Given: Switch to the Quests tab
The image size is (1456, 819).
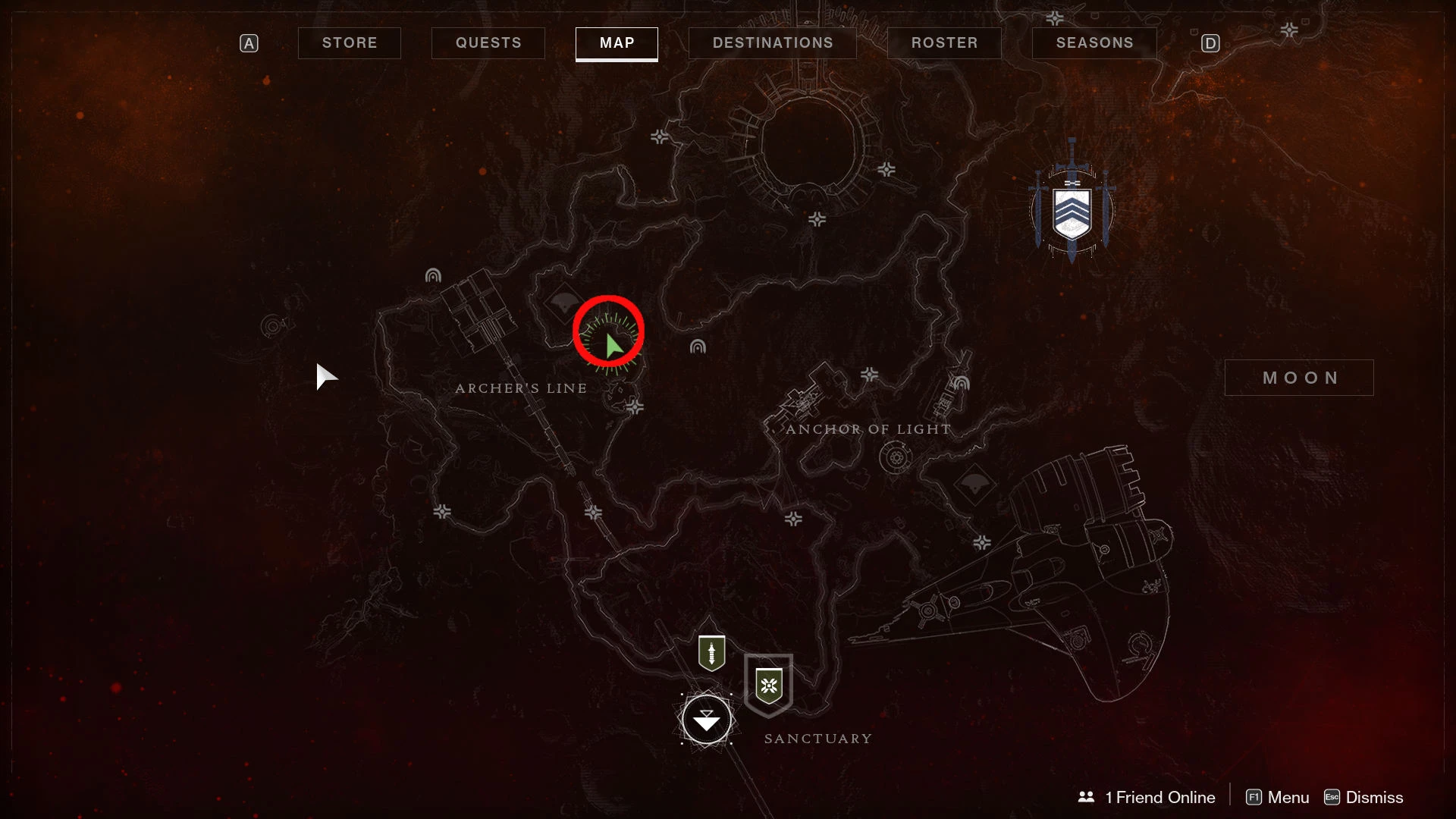Looking at the screenshot, I should point(488,43).
